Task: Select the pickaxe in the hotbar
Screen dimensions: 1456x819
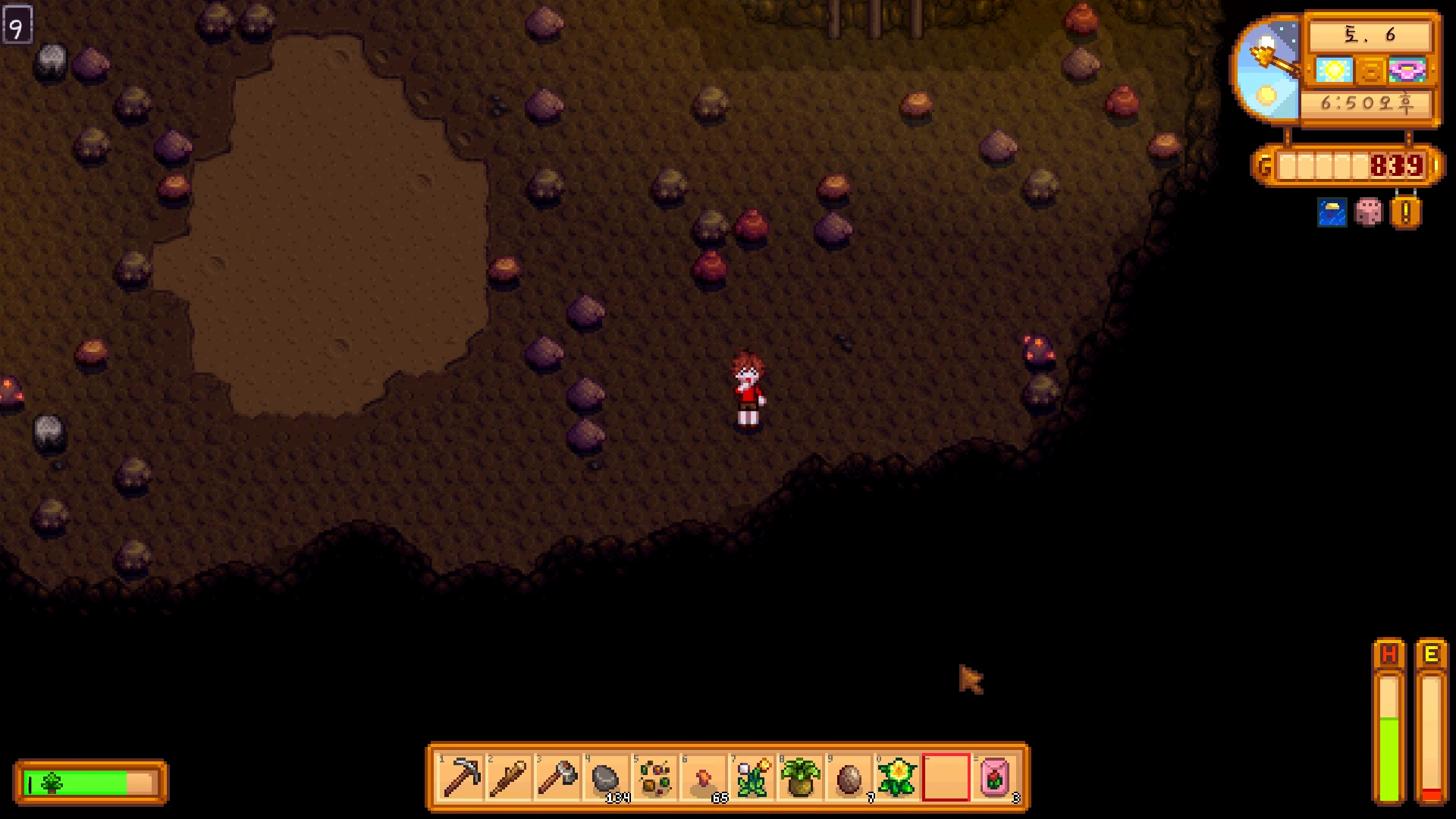Action: [460, 777]
